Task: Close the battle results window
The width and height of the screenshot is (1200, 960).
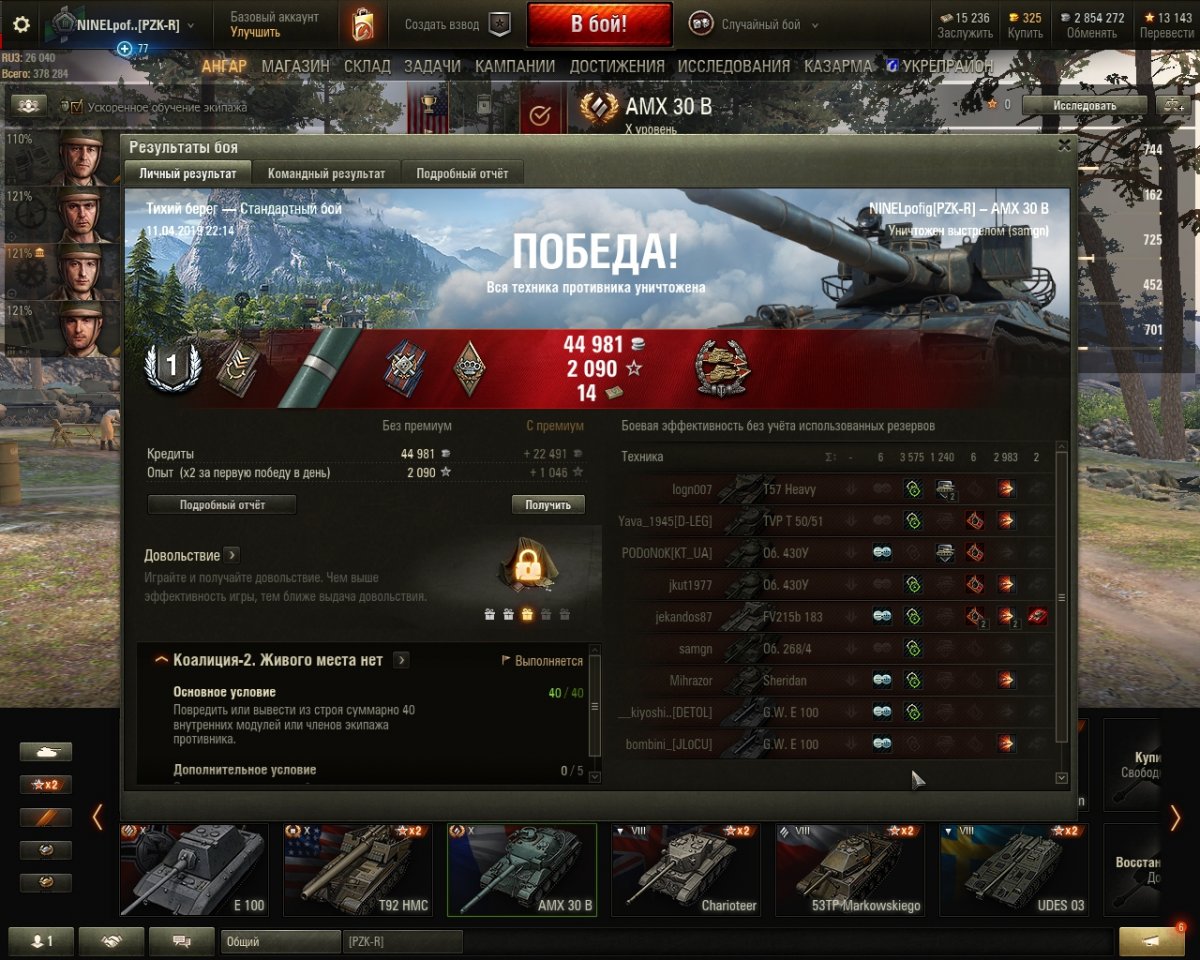Action: [1065, 145]
